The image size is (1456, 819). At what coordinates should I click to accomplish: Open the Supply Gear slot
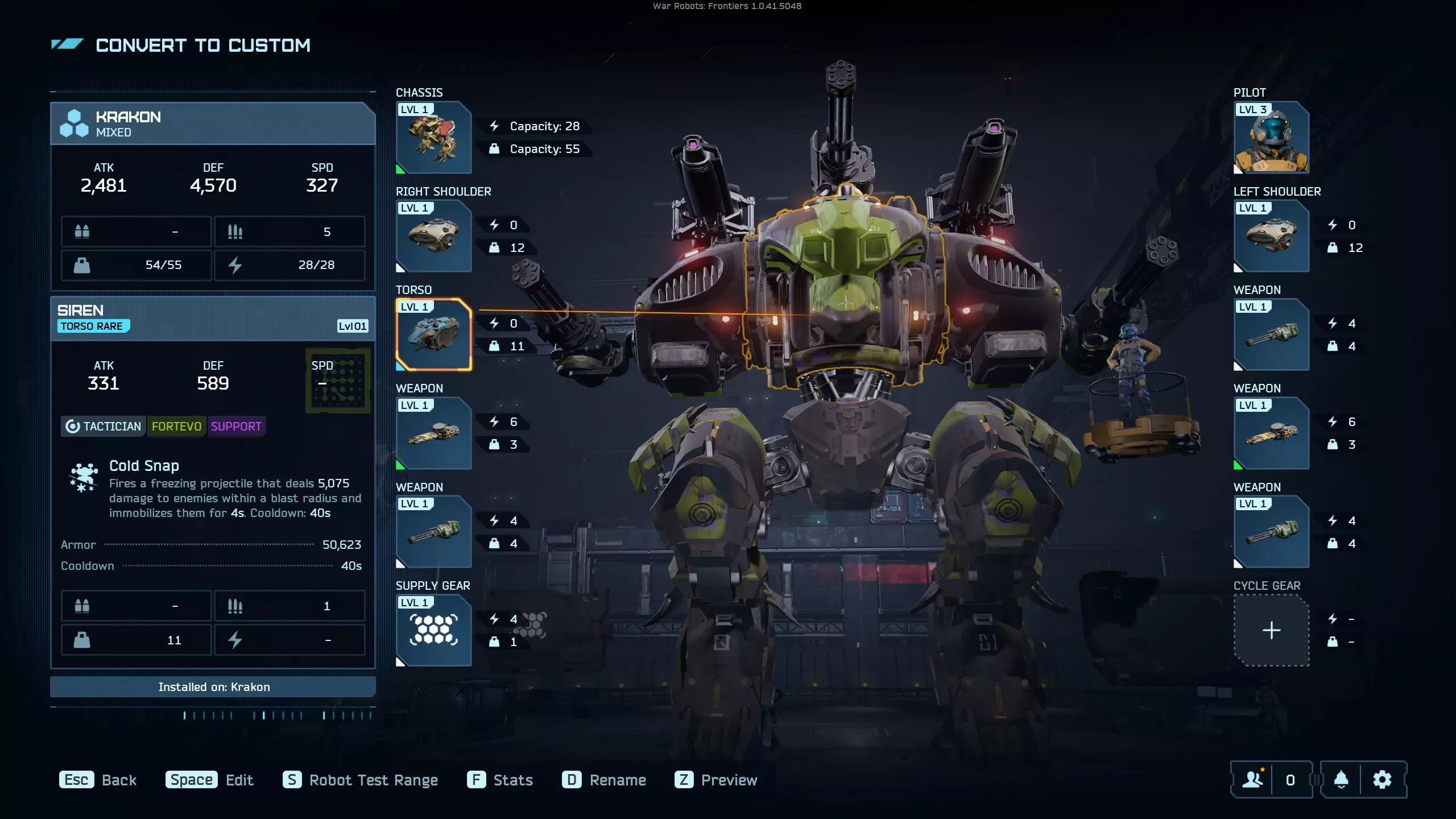pos(433,630)
